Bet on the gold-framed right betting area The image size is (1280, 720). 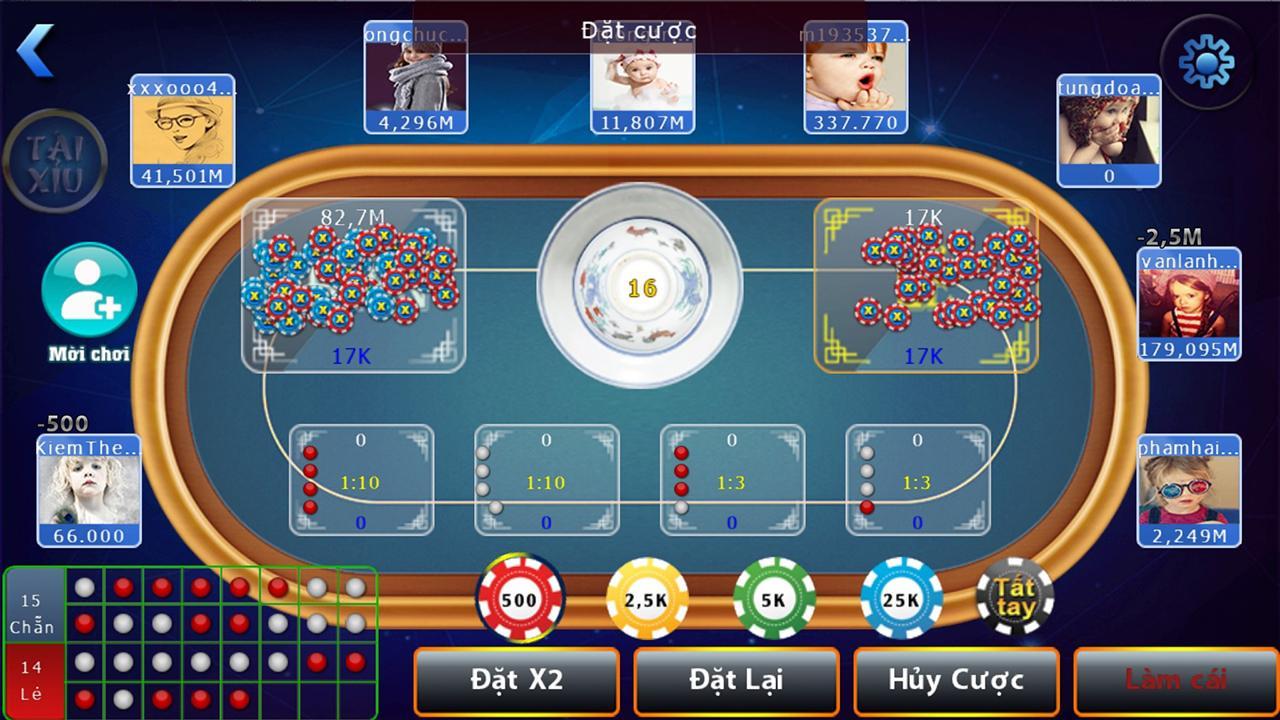(x=925, y=285)
